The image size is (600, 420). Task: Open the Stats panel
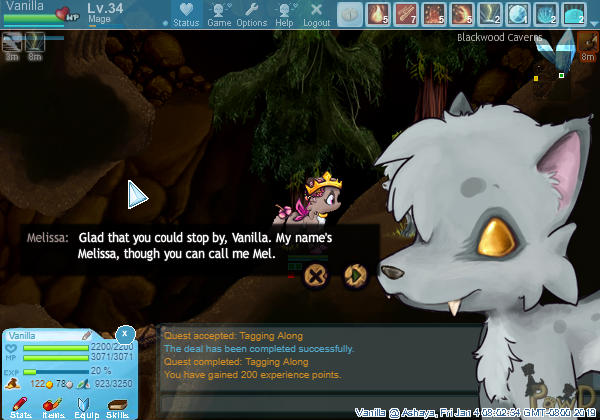pyautogui.click(x=20, y=406)
